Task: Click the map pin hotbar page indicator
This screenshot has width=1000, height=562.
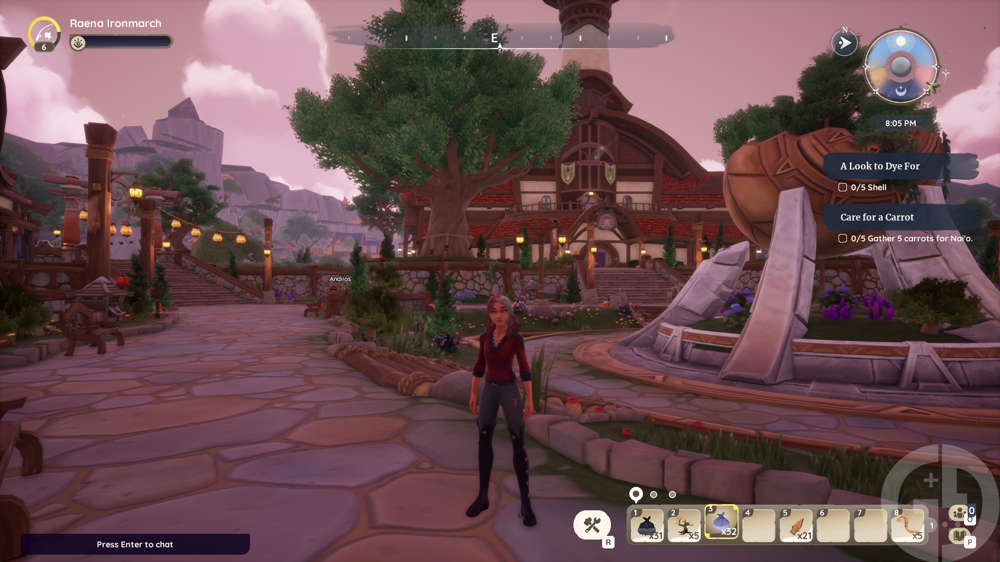Action: 635,494
